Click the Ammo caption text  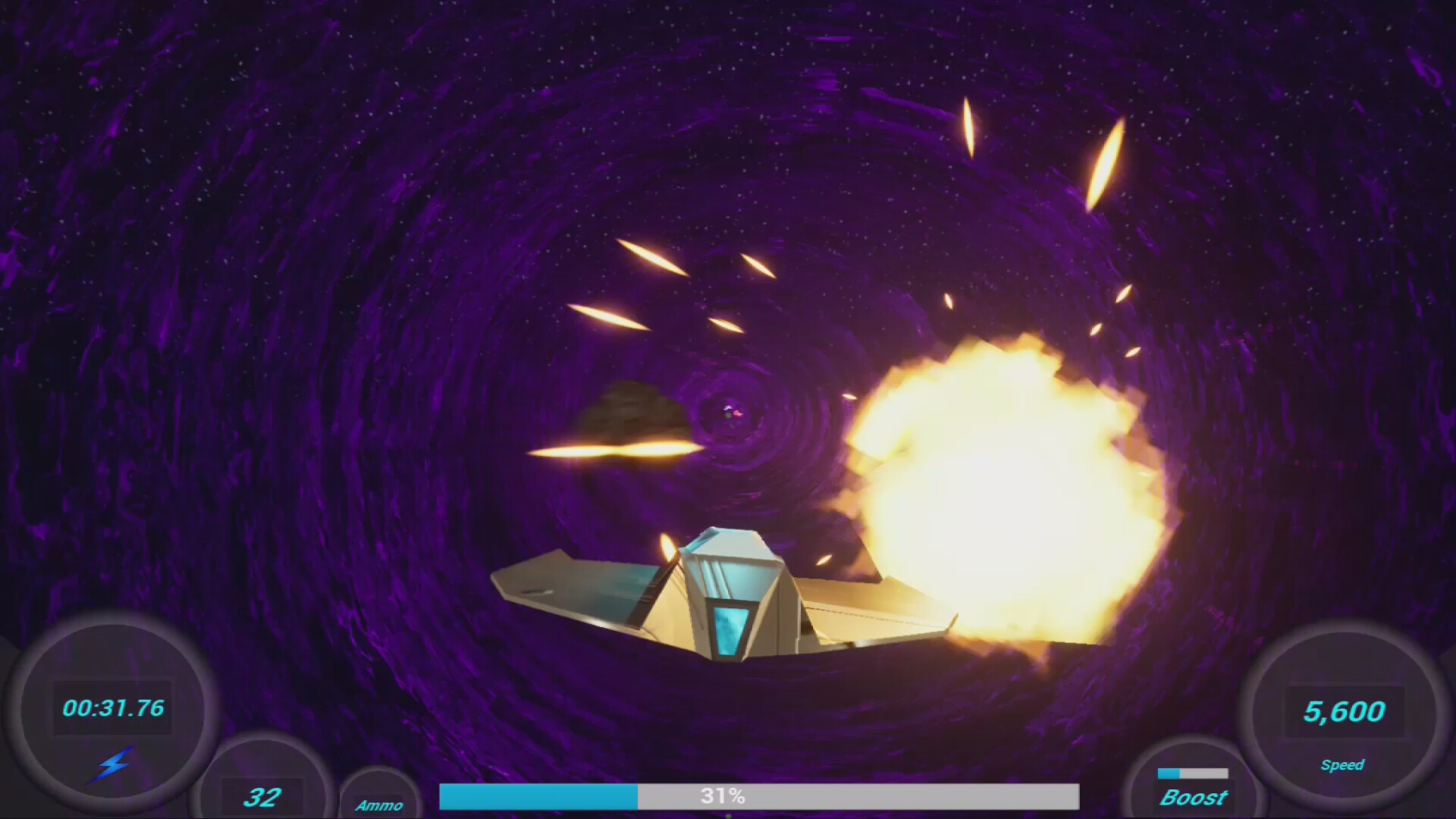pos(381,806)
